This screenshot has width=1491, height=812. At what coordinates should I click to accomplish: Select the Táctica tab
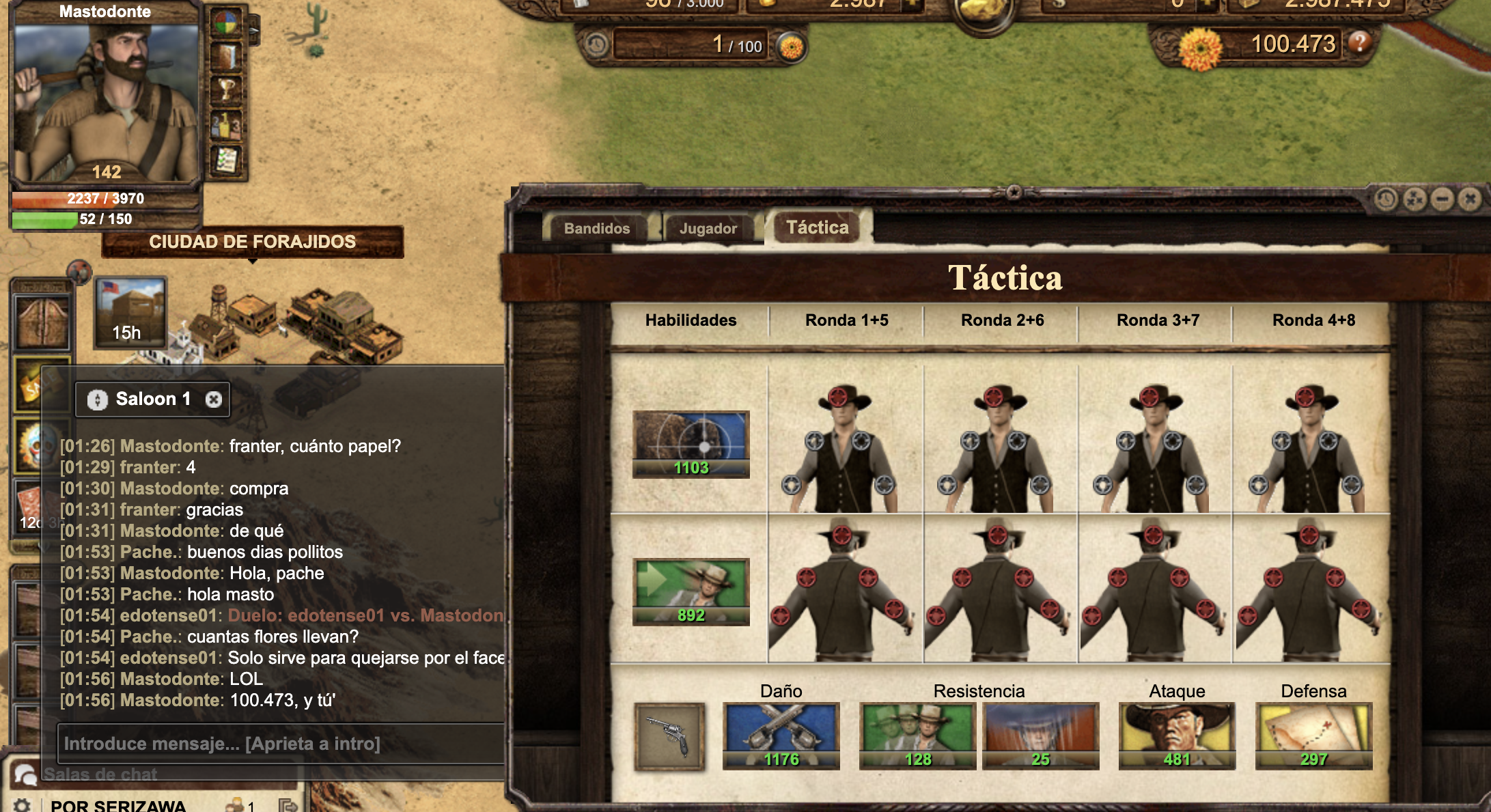[817, 227]
